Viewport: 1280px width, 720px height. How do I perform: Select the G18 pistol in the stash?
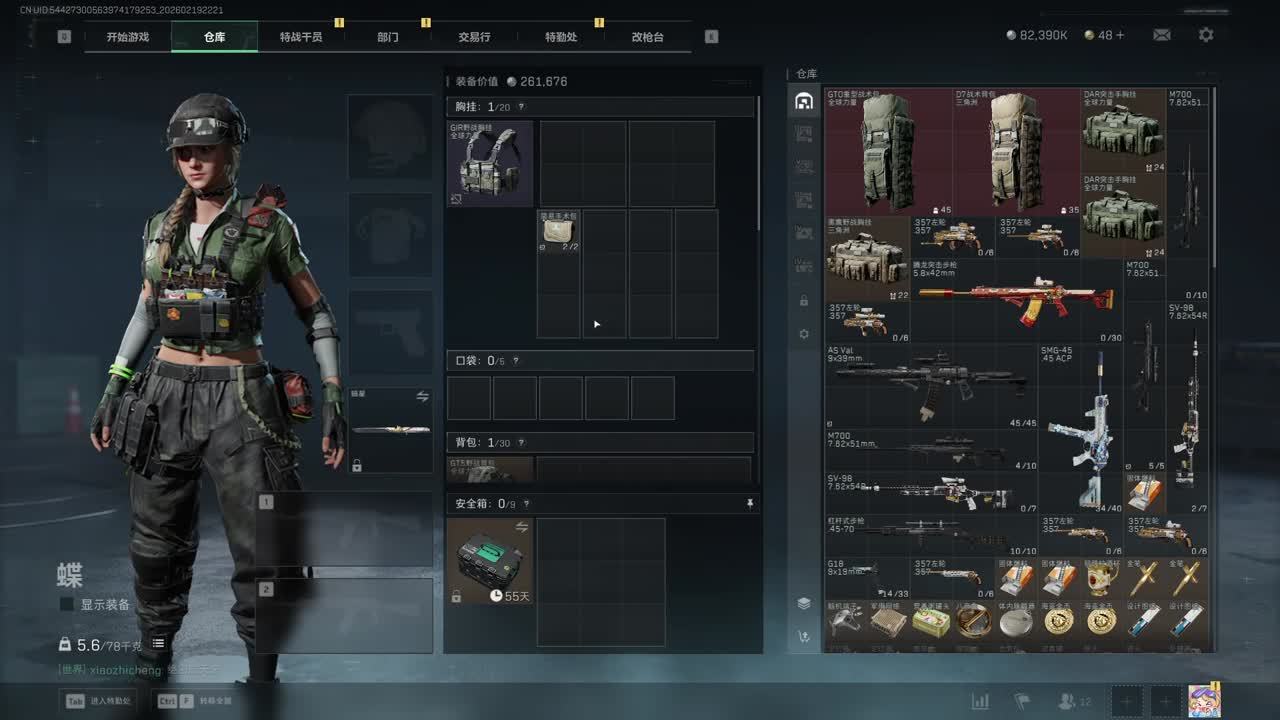pyautogui.click(x=866, y=577)
